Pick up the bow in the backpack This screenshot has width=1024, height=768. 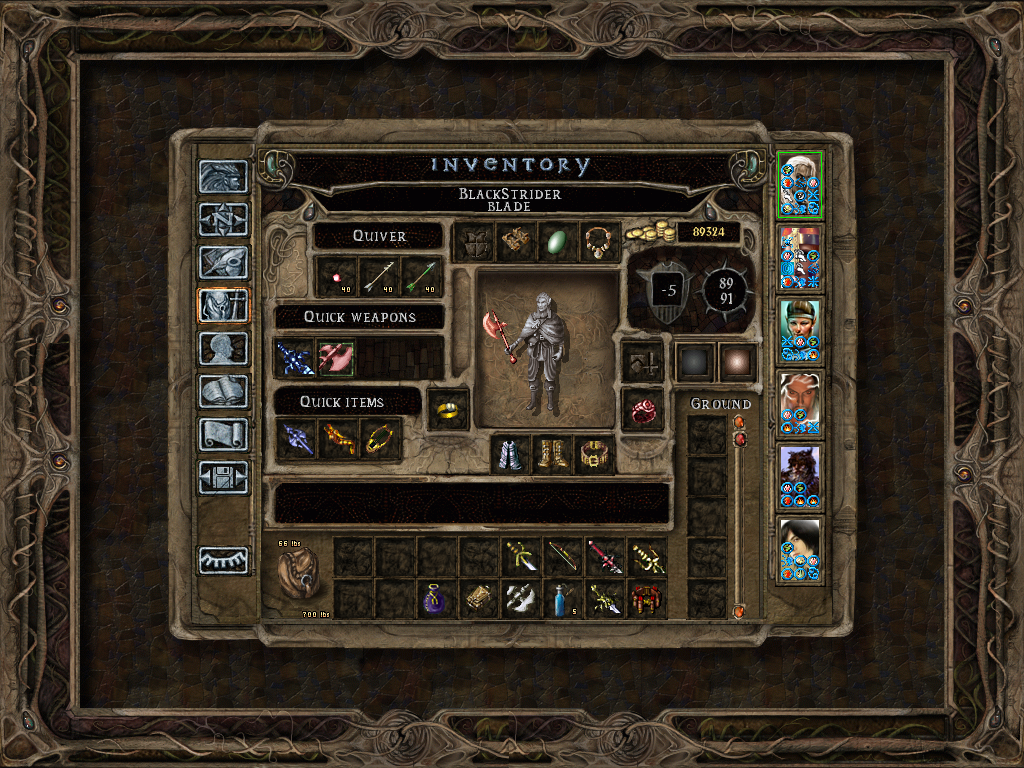pos(563,557)
